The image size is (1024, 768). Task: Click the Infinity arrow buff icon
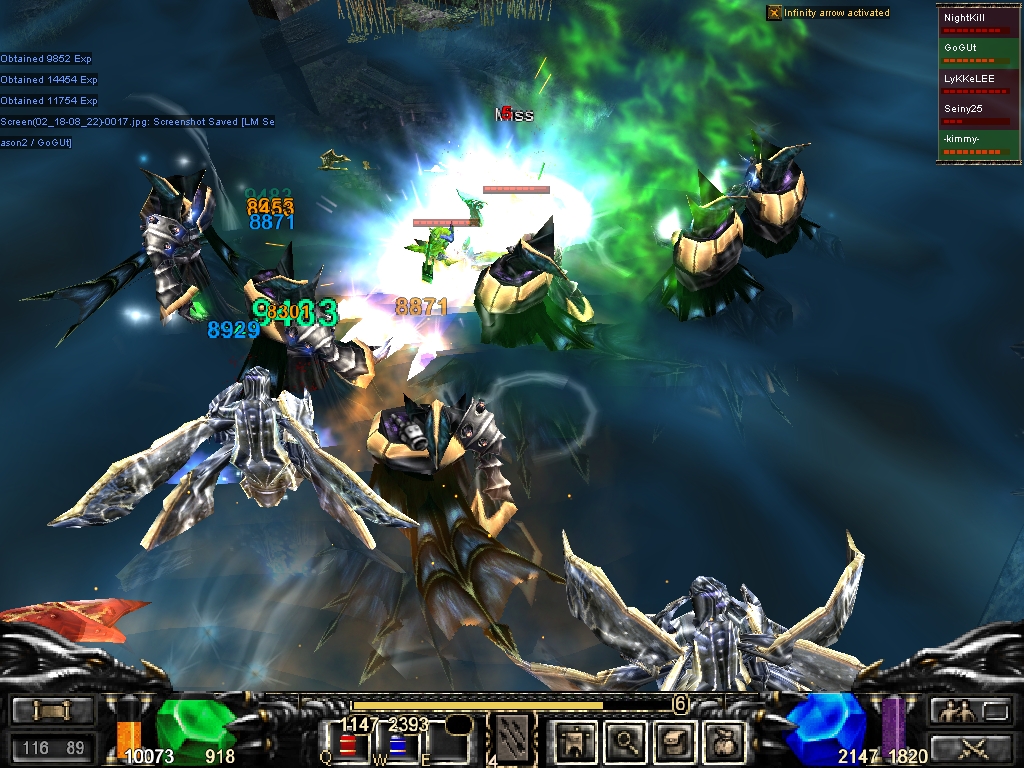pyautogui.click(x=774, y=13)
